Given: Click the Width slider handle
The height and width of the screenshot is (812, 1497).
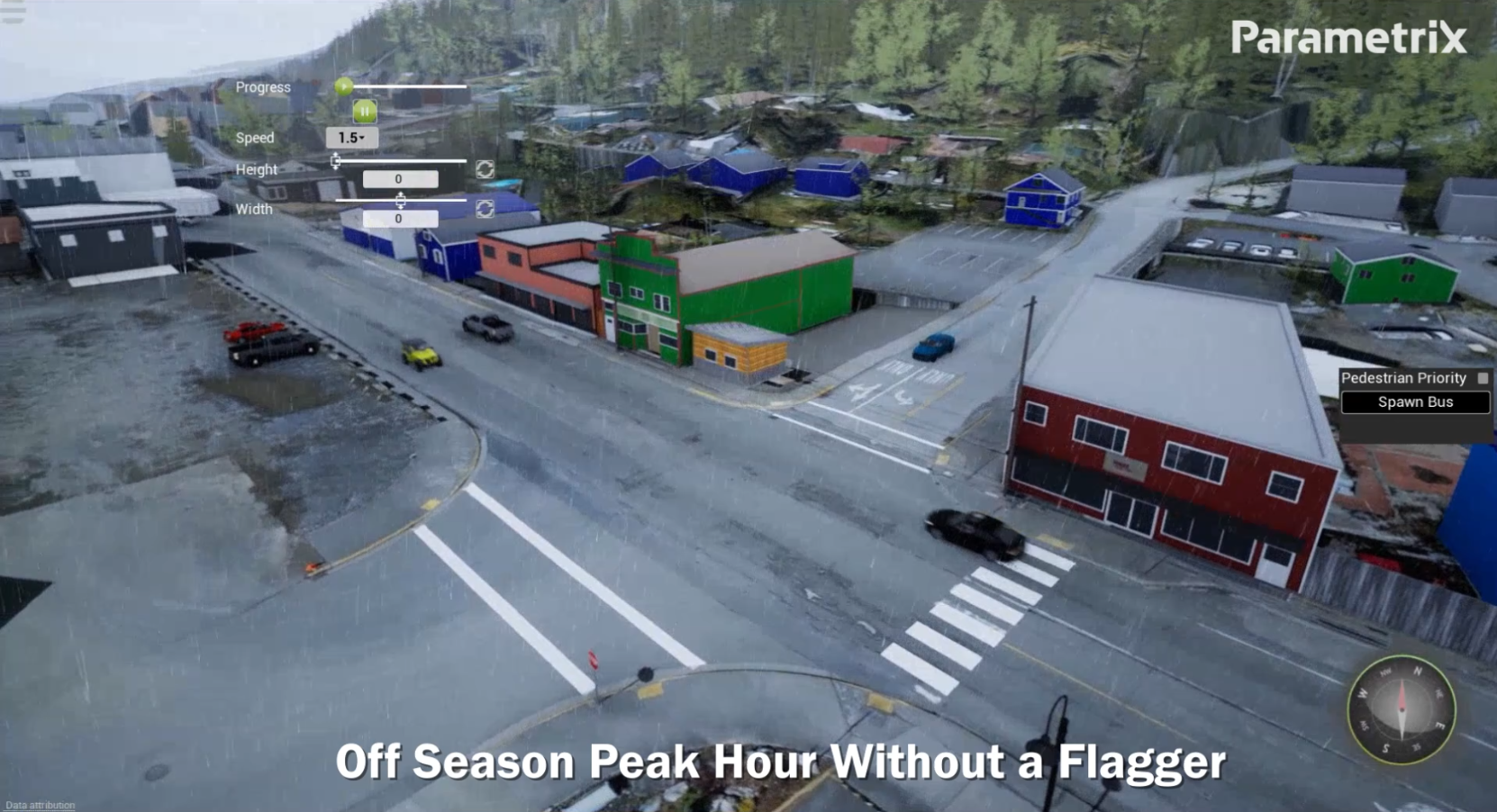Looking at the screenshot, I should [400, 200].
